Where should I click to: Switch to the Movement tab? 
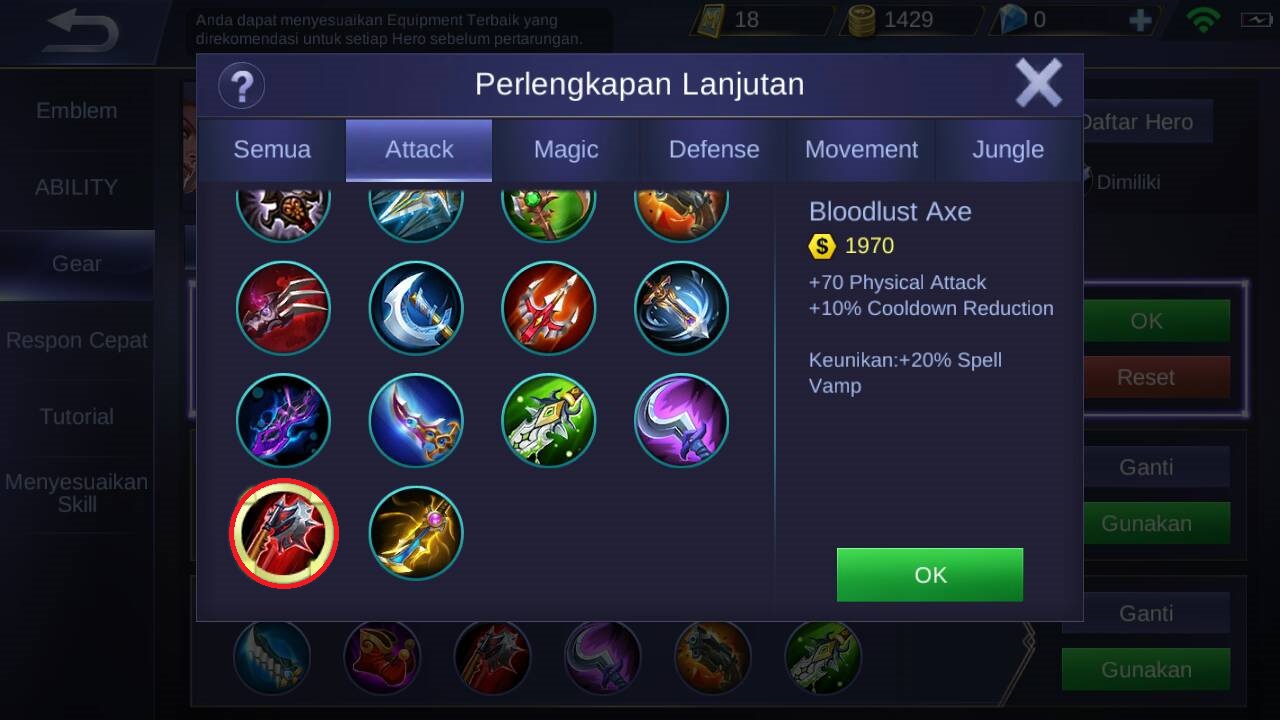click(861, 150)
